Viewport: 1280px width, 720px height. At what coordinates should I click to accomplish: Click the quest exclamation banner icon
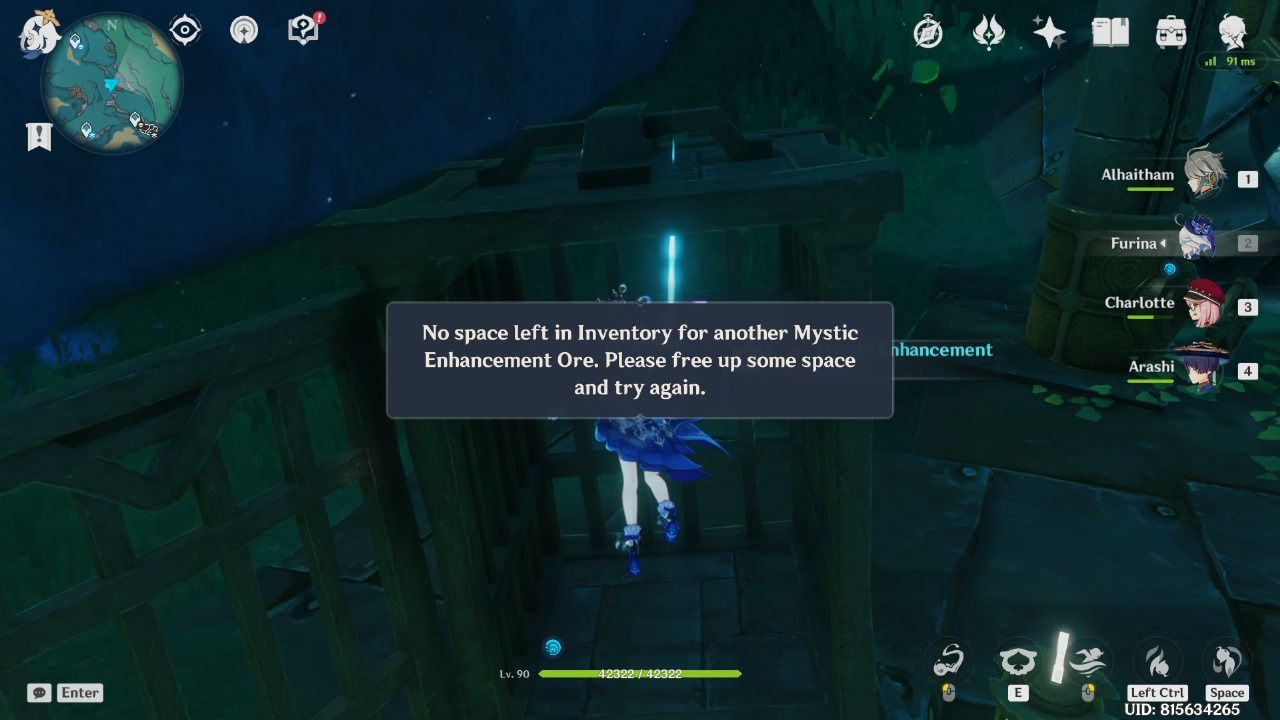tap(40, 135)
